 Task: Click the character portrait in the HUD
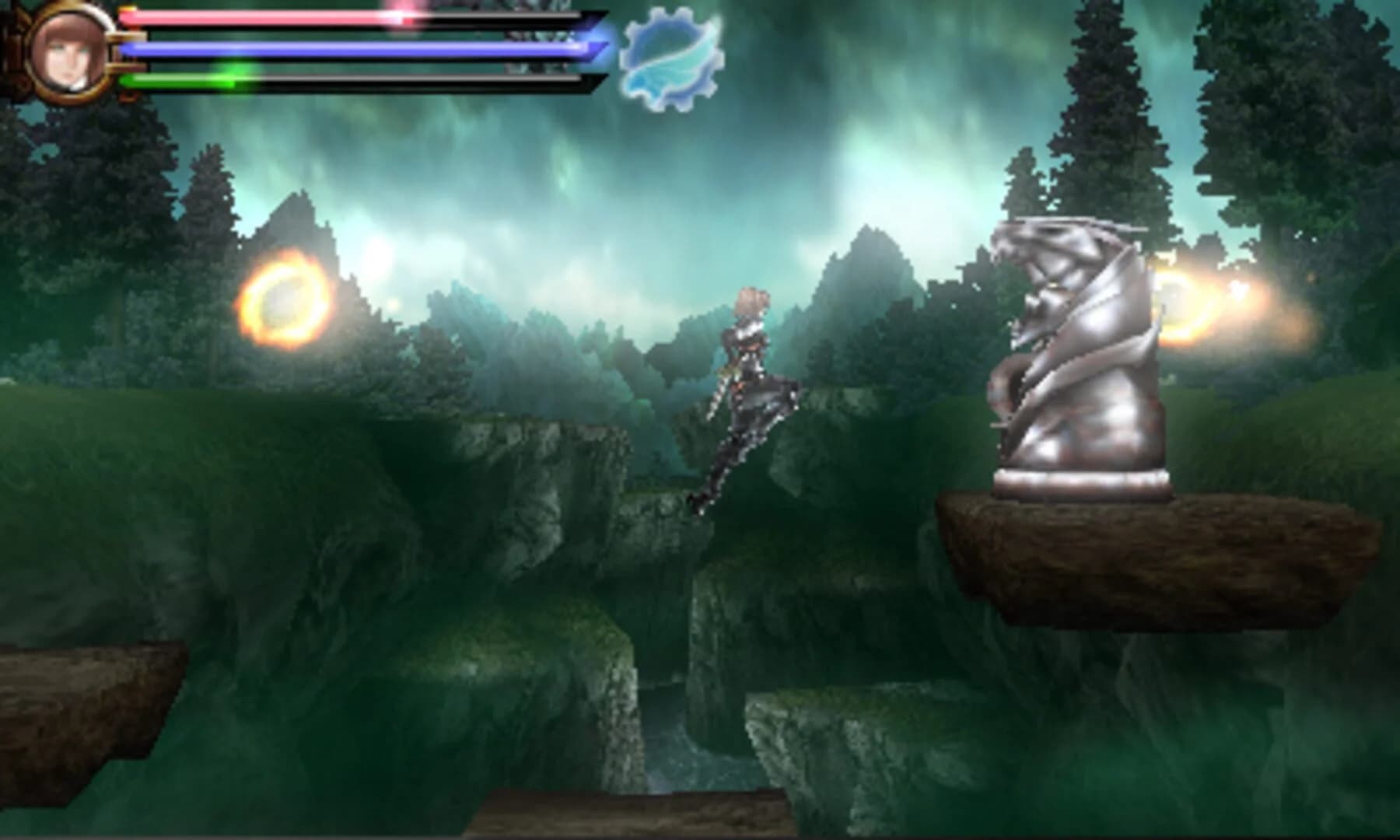[66, 51]
